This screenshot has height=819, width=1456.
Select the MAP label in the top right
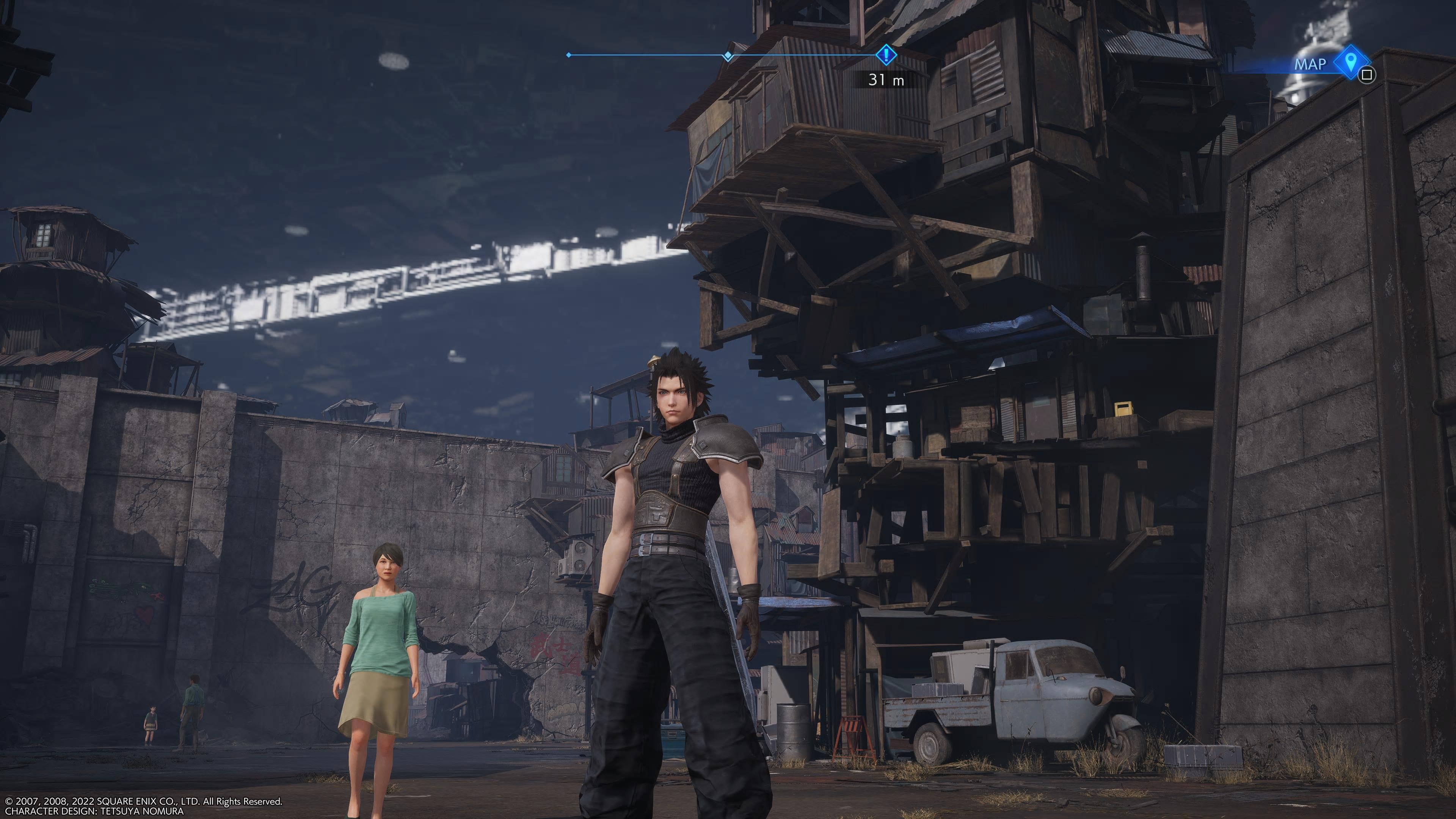pyautogui.click(x=1312, y=63)
